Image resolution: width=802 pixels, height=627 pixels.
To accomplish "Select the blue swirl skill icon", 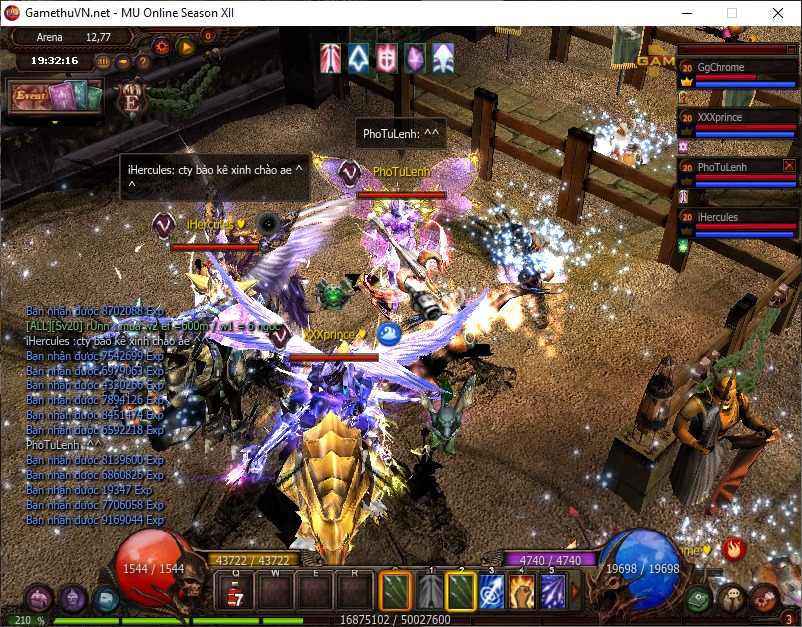I will (490, 592).
